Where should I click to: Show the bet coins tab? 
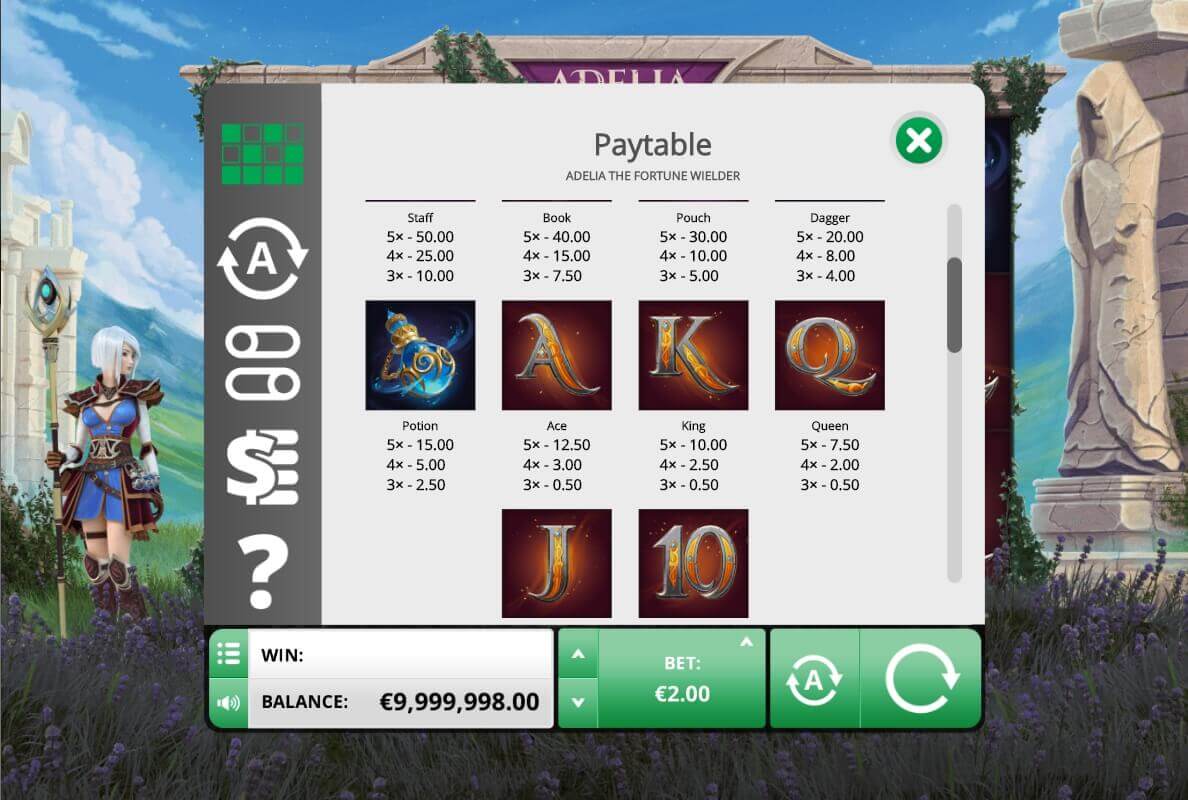(x=262, y=466)
